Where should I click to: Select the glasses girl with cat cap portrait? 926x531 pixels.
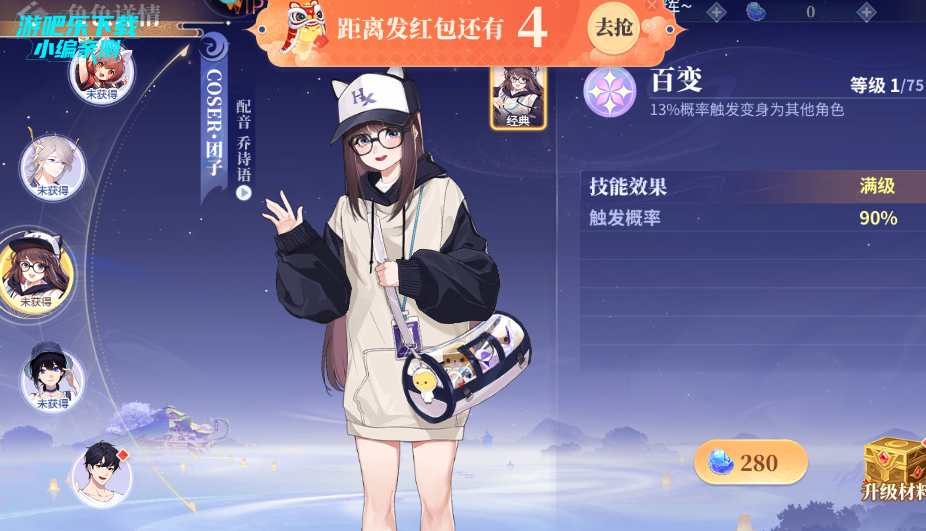(36, 271)
